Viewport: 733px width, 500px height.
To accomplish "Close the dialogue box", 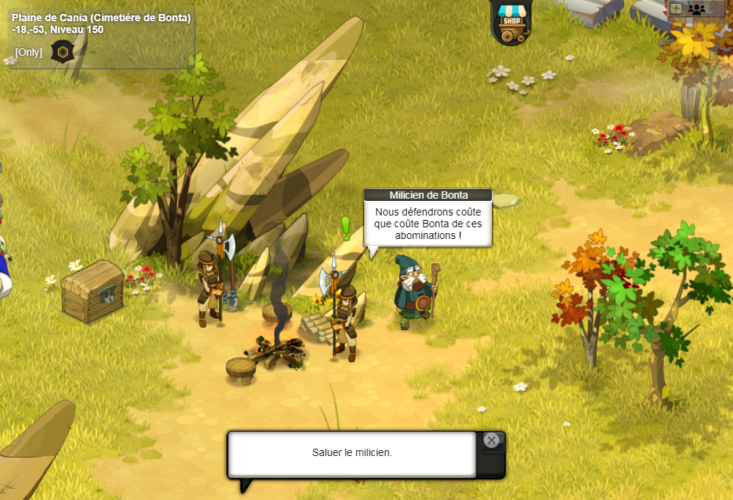I will coord(491,440).
